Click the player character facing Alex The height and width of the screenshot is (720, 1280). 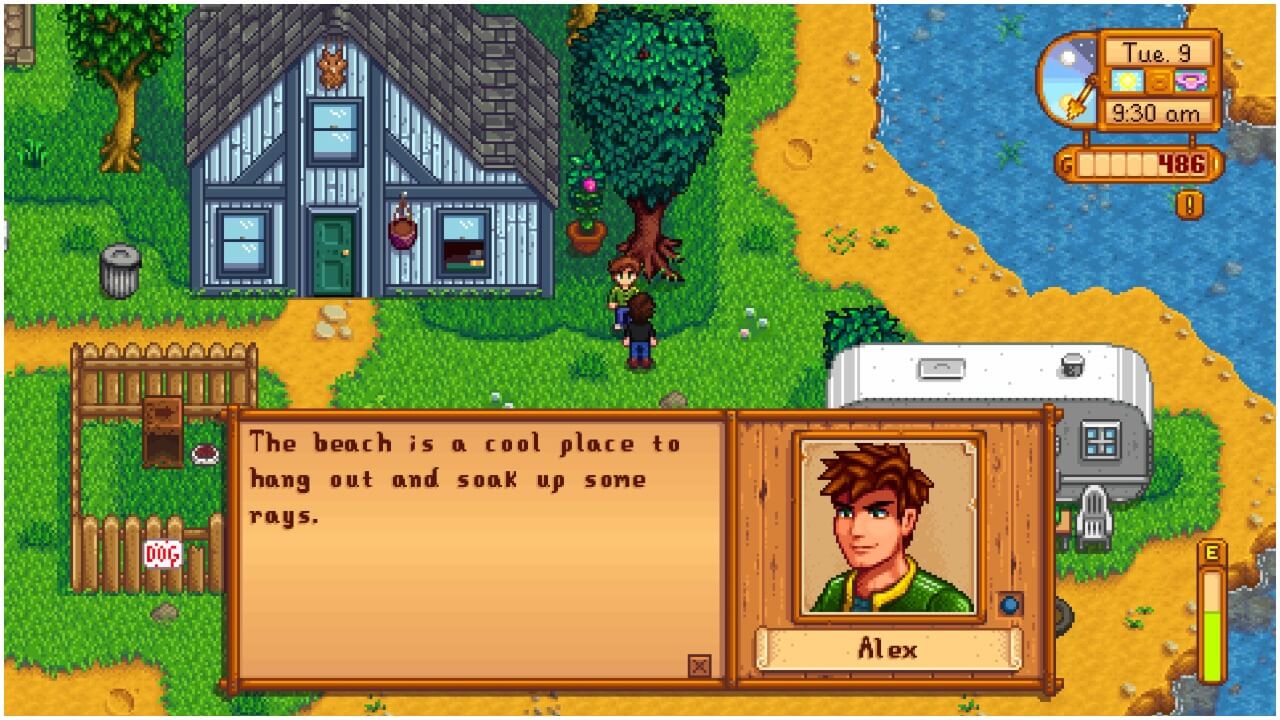click(640, 330)
